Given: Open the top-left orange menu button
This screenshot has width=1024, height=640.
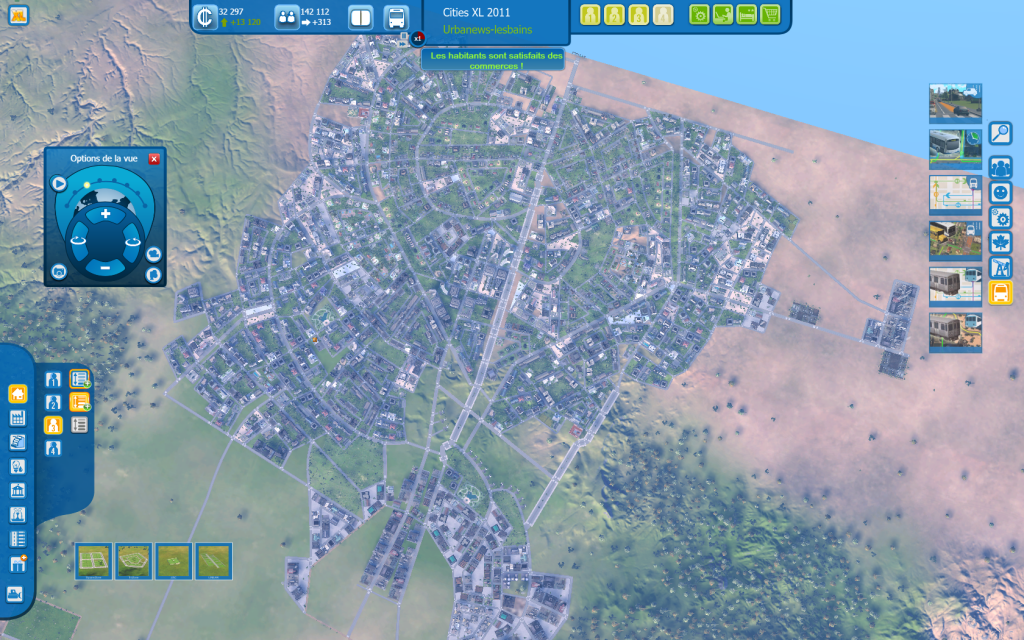Looking at the screenshot, I should tap(17, 14).
